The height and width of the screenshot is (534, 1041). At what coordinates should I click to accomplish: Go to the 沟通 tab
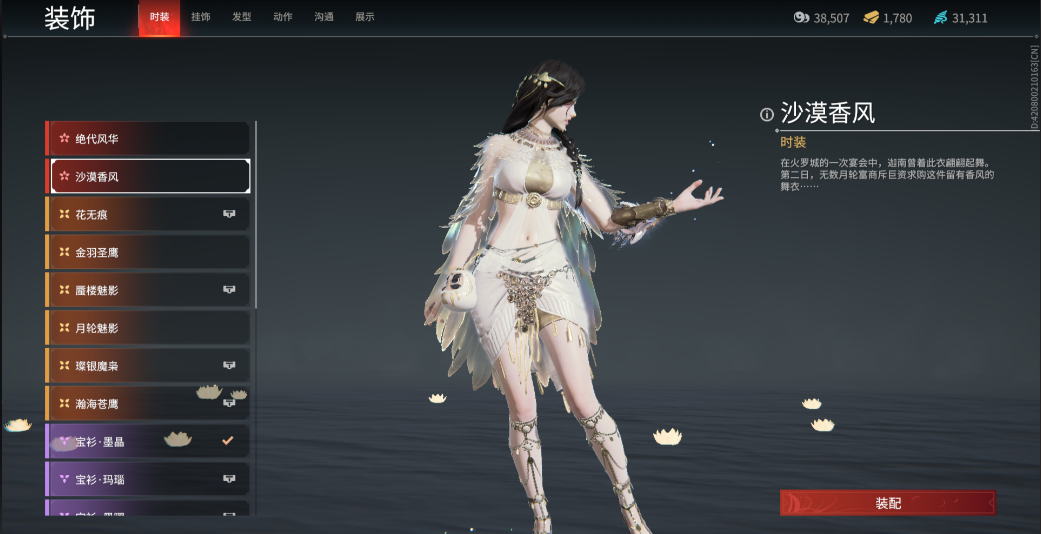tap(324, 17)
